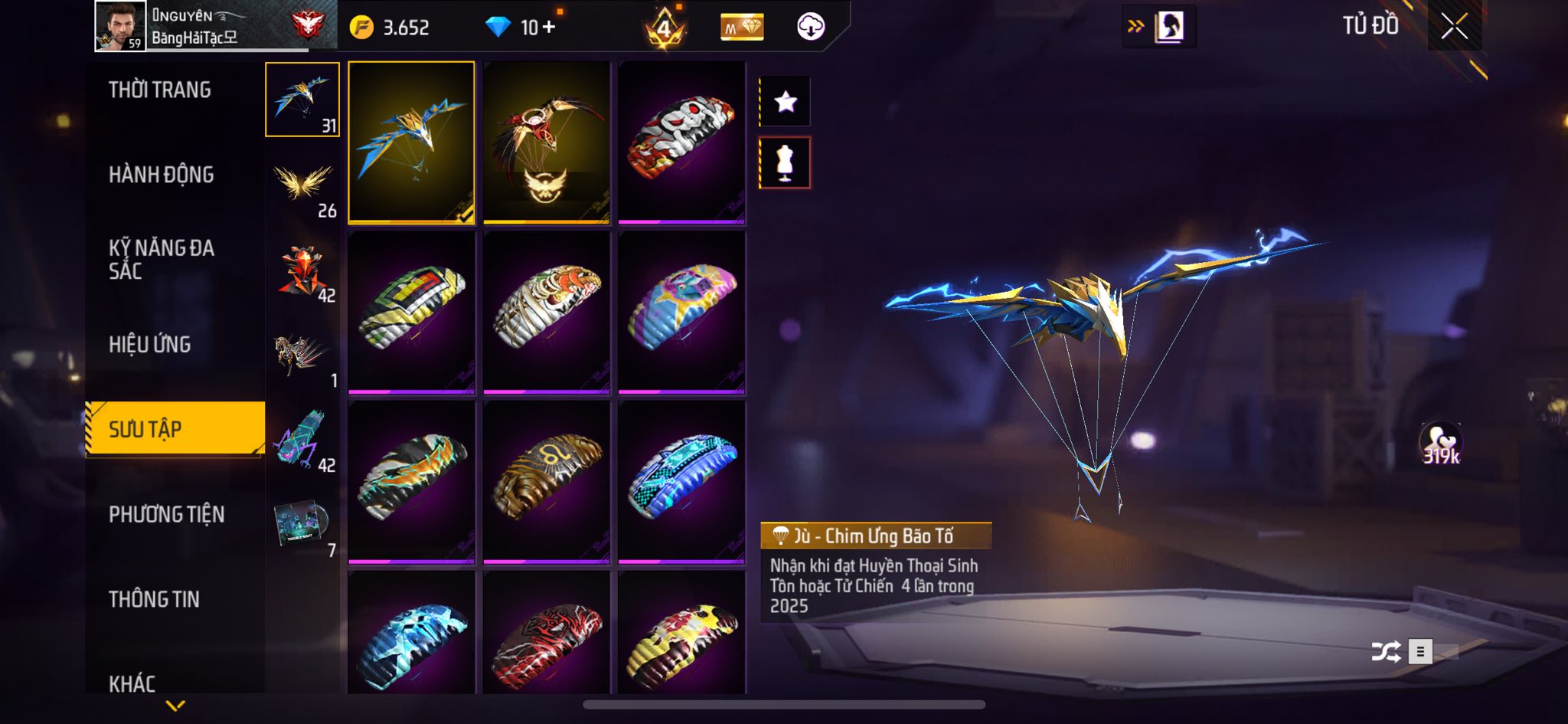Image resolution: width=1568 pixels, height=724 pixels.
Task: Open the player profile avatar
Action: tap(120, 26)
